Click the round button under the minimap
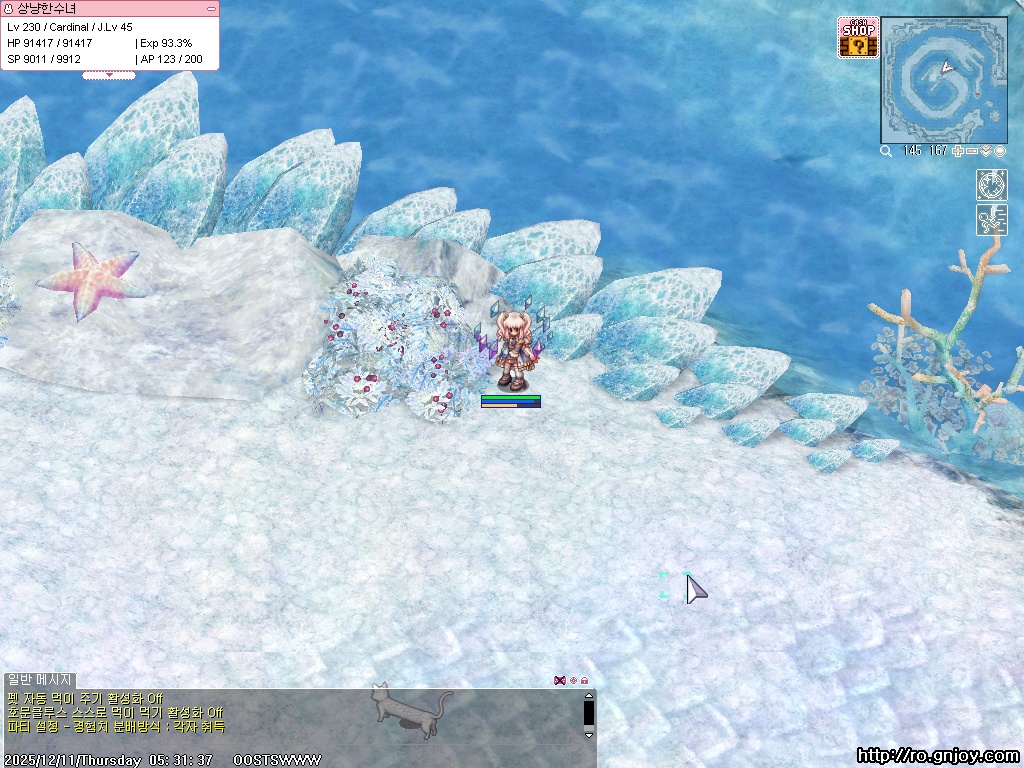The width and height of the screenshot is (1024, 768). coord(999,151)
